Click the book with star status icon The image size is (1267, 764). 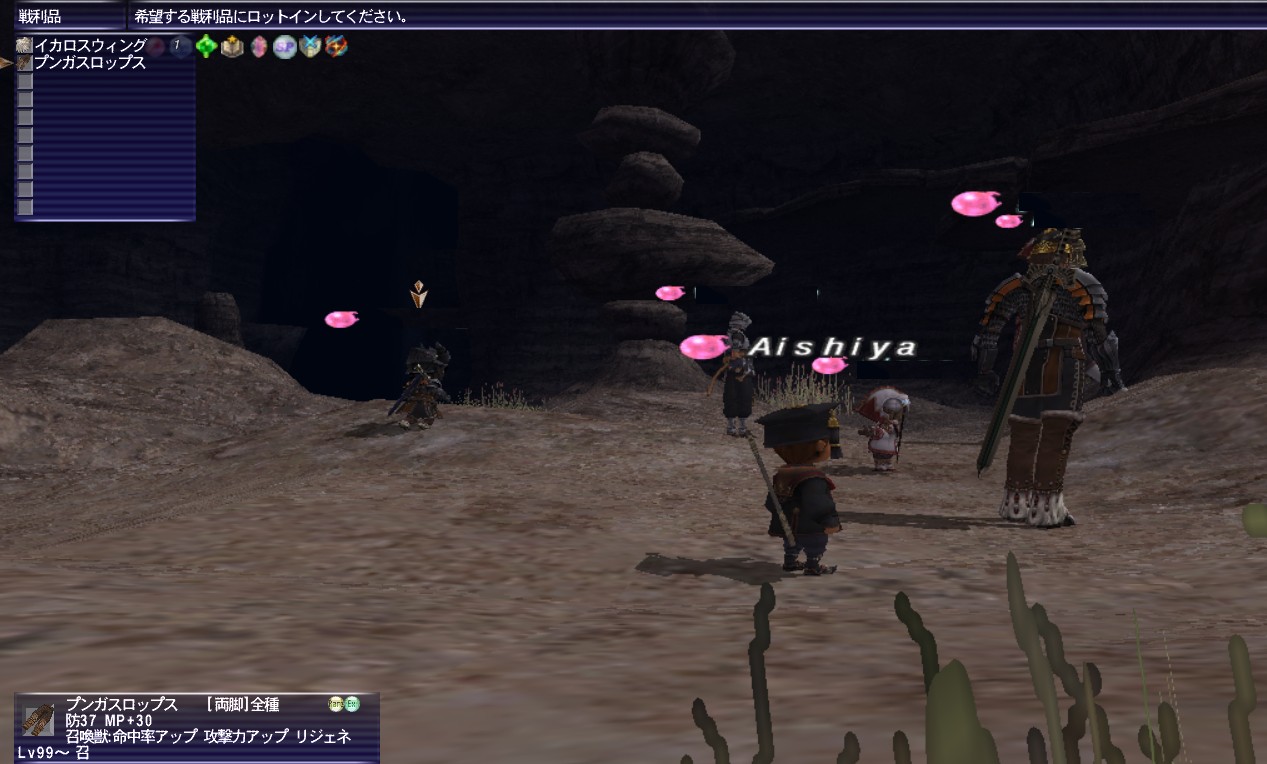(x=232, y=46)
